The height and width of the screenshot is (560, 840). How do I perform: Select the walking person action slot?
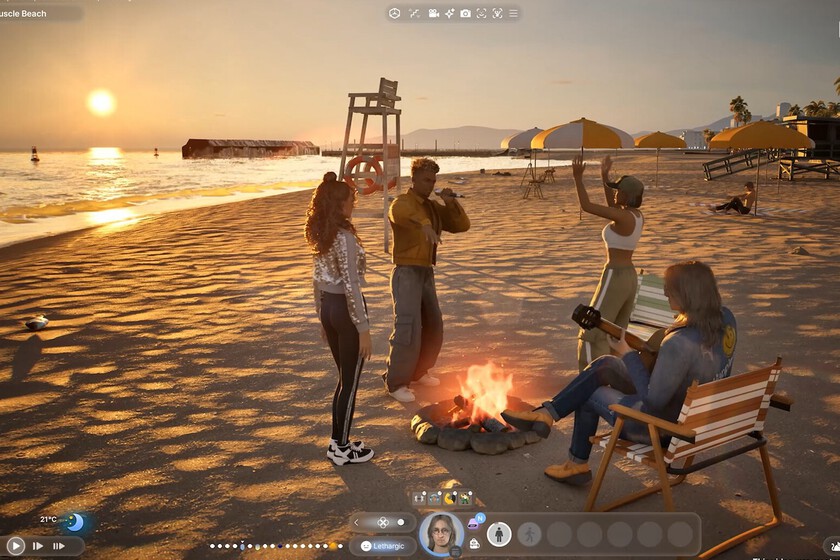(x=529, y=534)
